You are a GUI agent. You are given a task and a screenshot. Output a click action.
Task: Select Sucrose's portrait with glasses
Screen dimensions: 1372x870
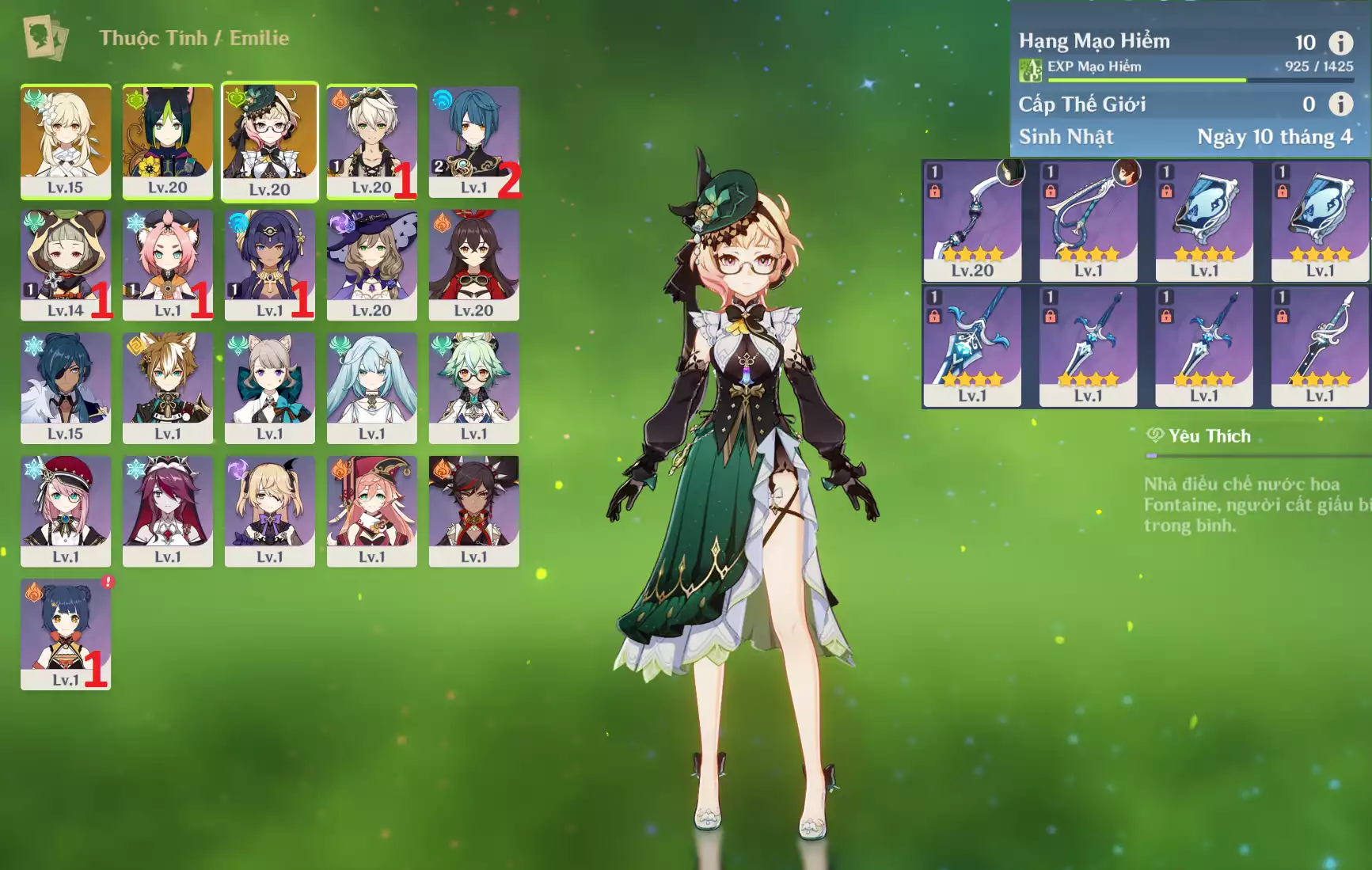(x=473, y=387)
